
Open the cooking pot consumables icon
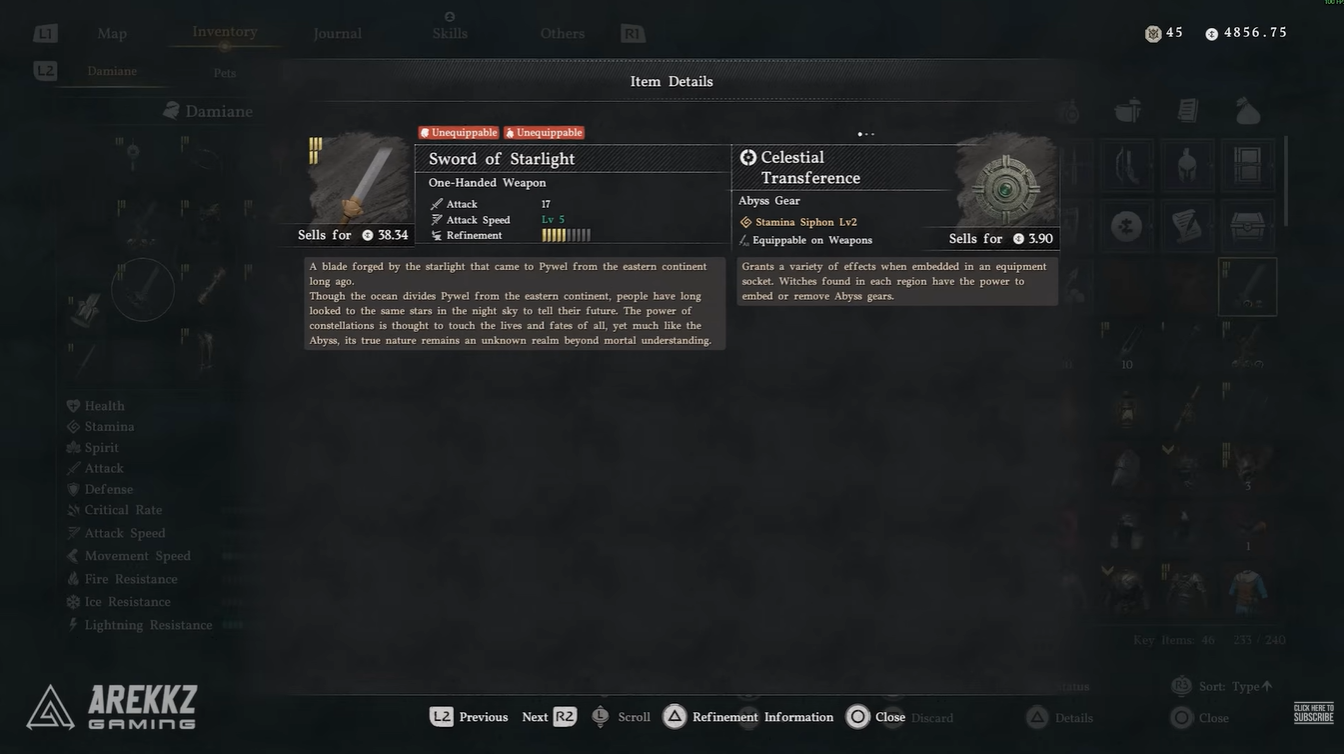1127,112
